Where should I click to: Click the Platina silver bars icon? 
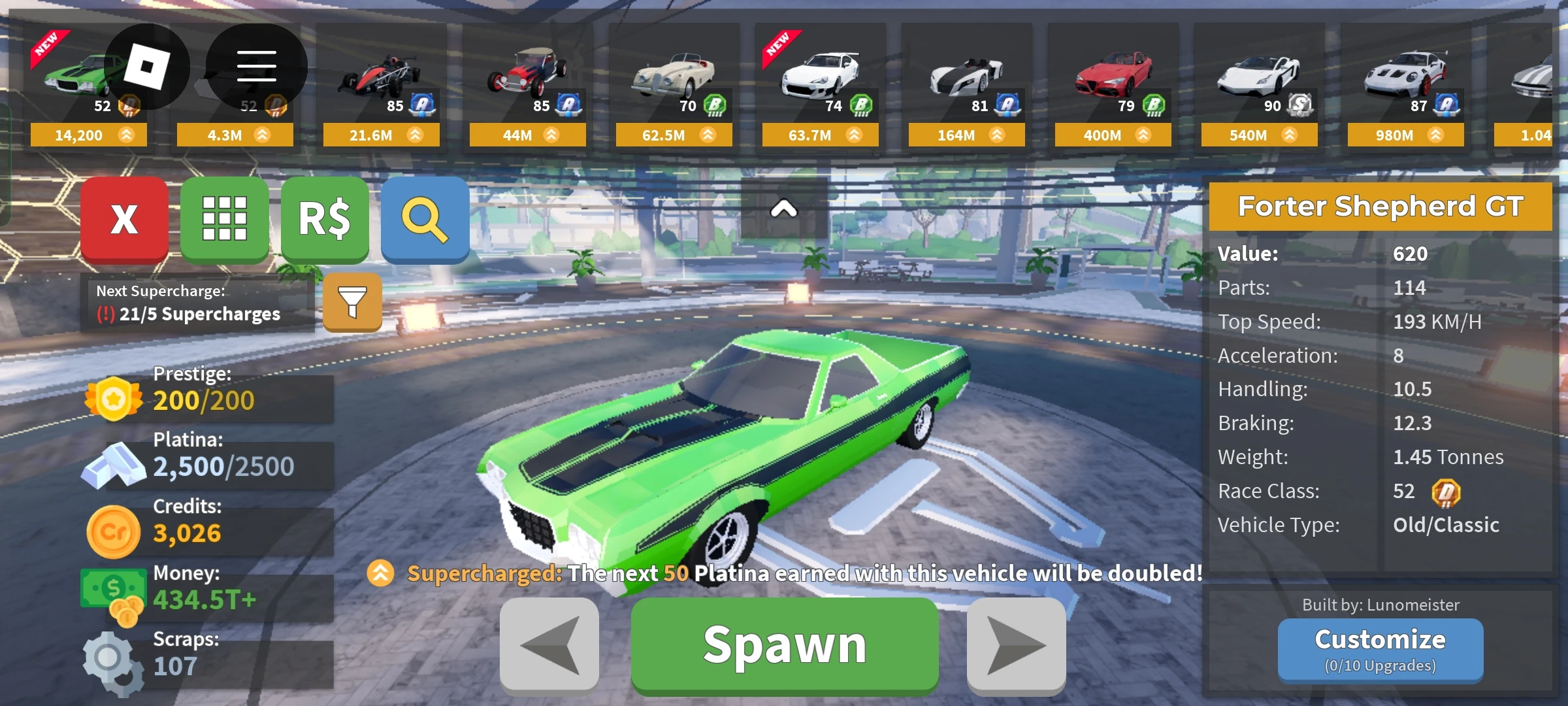(114, 464)
